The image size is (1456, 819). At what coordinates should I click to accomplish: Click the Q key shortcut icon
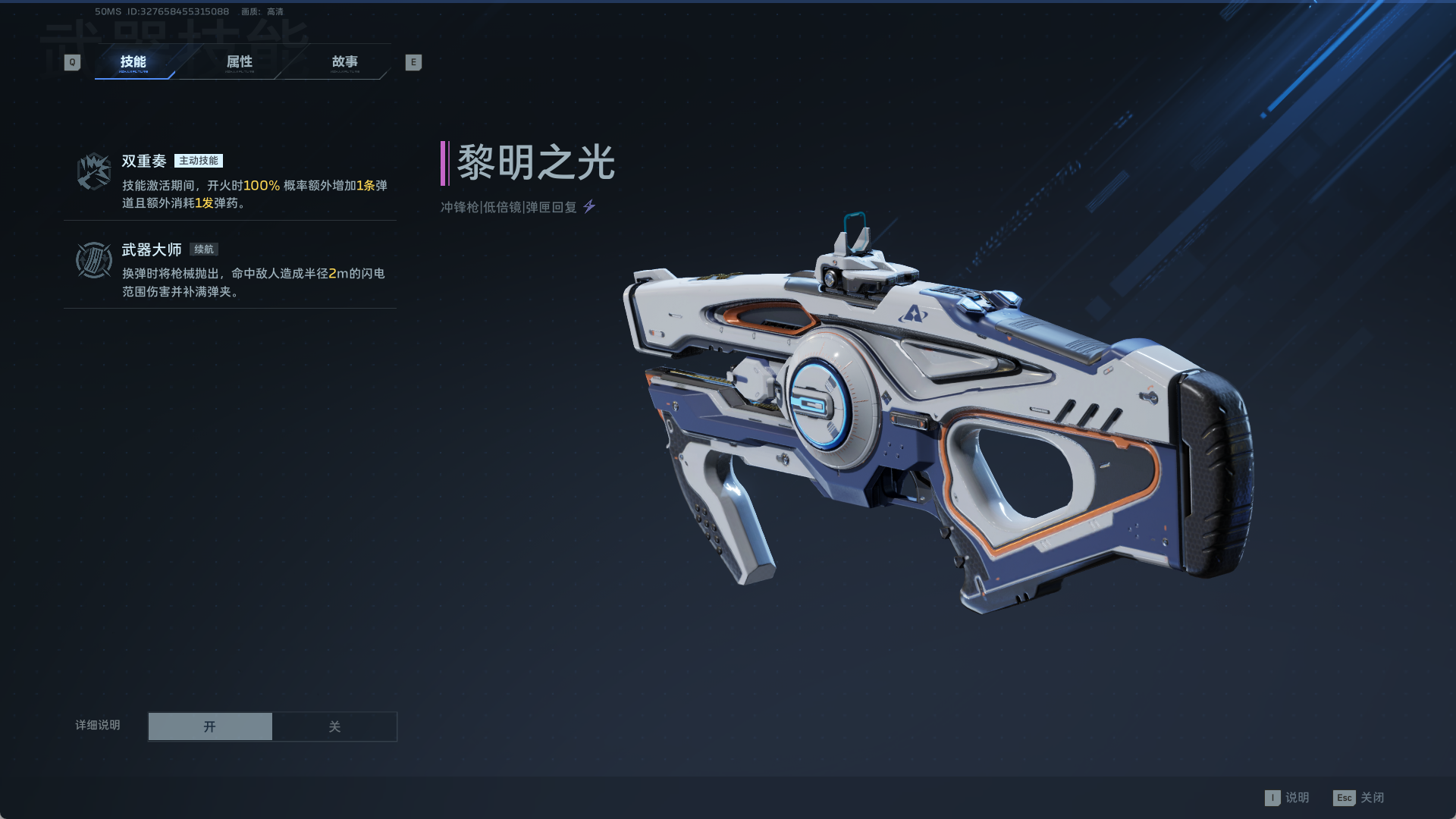(72, 62)
